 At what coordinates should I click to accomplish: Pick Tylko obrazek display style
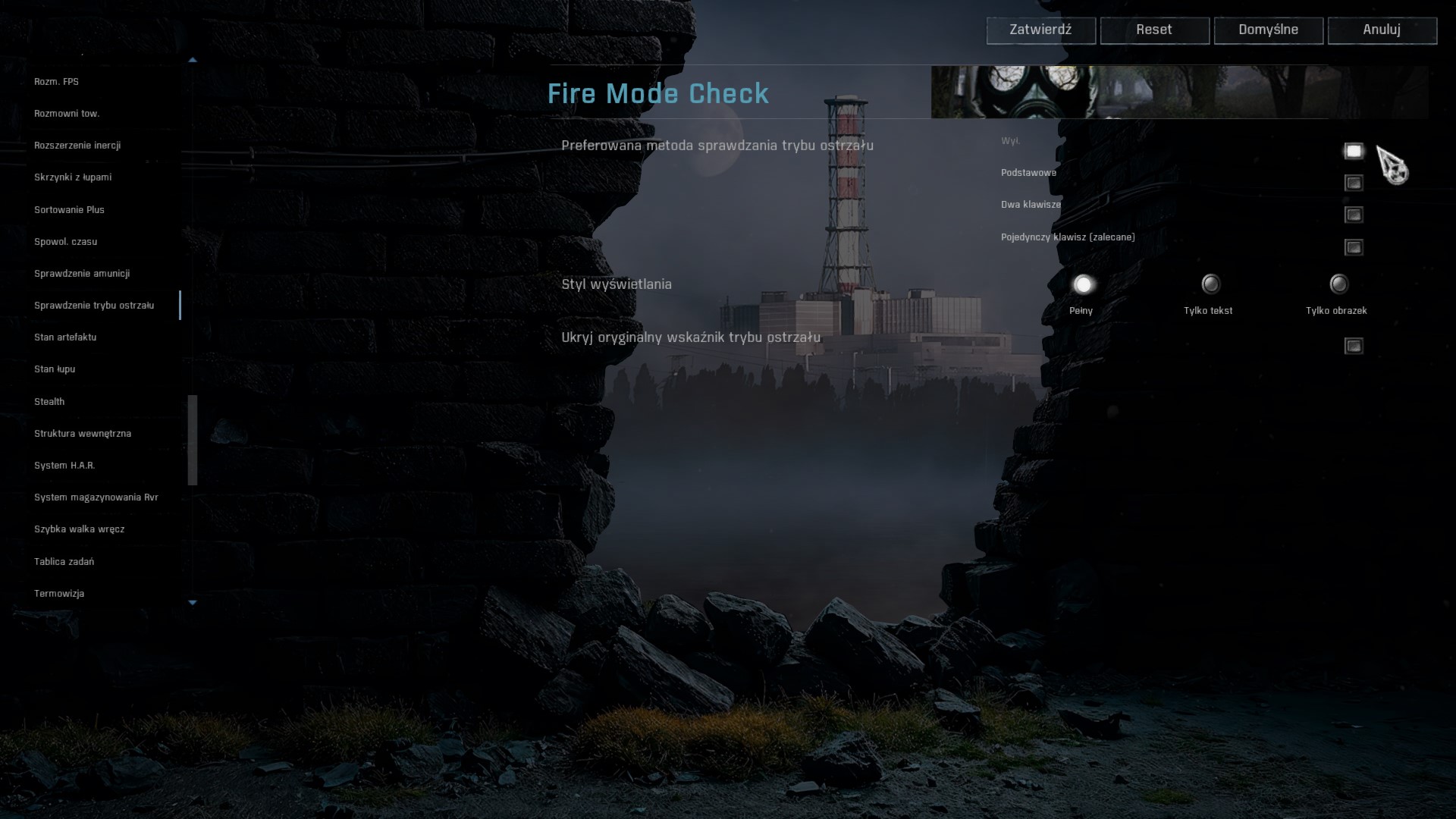pos(1339,284)
